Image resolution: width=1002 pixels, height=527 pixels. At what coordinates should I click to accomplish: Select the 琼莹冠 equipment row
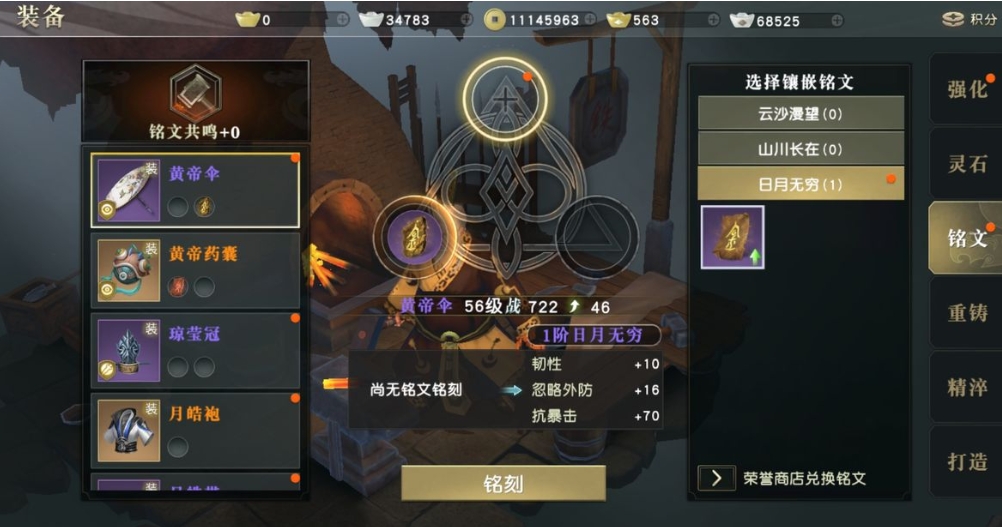pyautogui.click(x=195, y=350)
